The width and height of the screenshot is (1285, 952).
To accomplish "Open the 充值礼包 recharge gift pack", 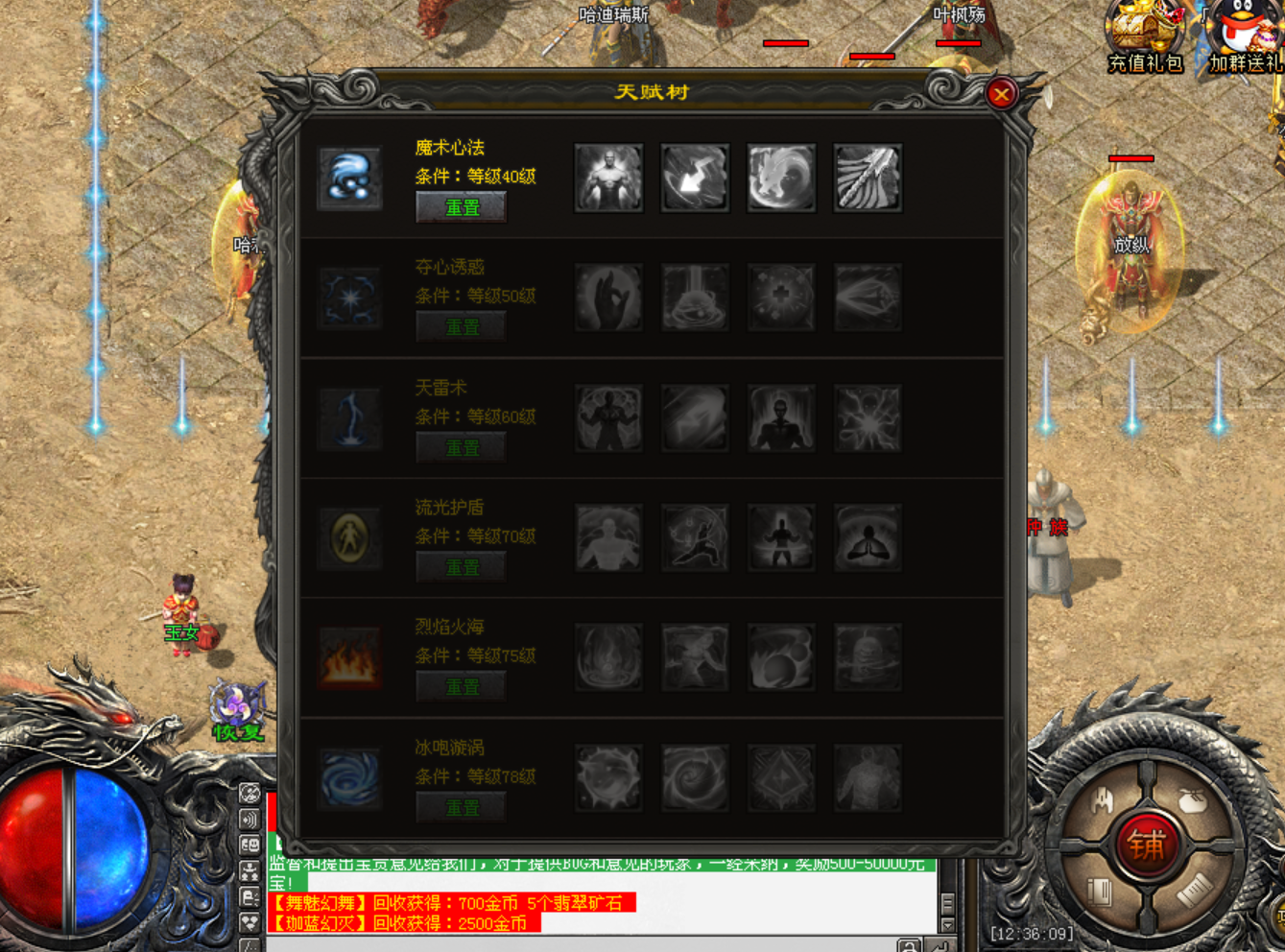I will point(1145,36).
